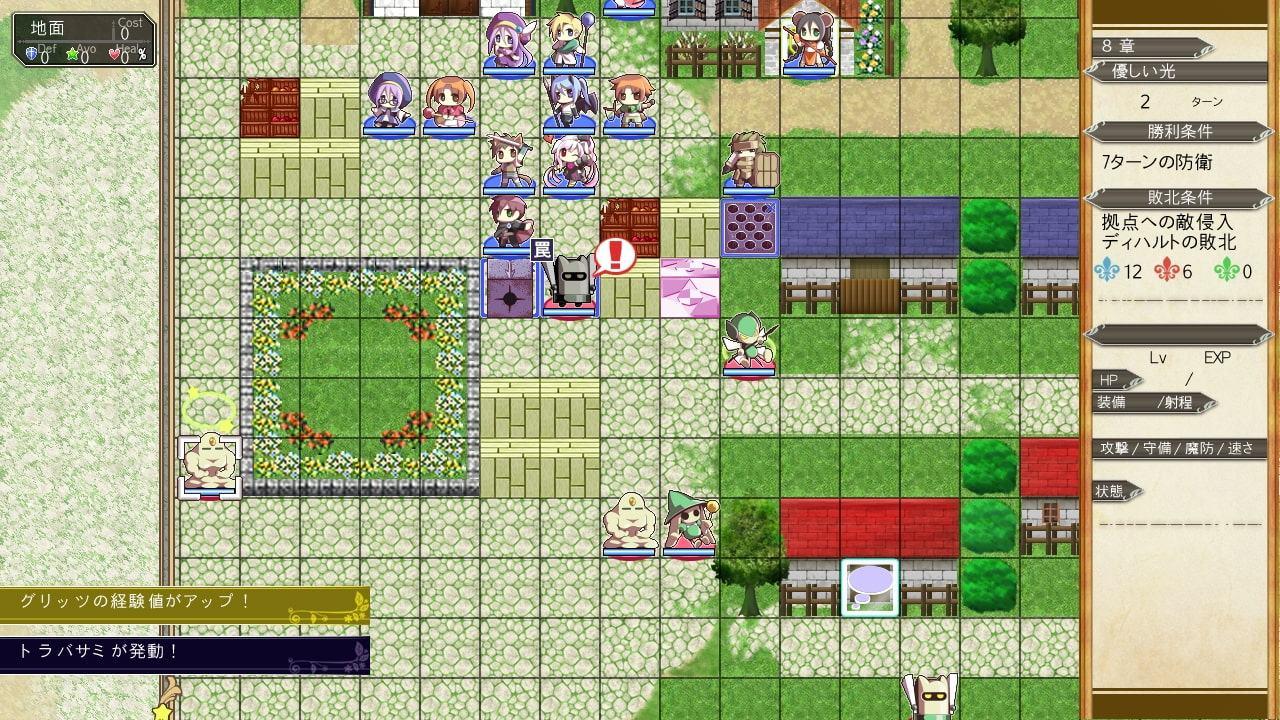Target the white horned knight at the map's bottom edge

click(x=930, y=698)
